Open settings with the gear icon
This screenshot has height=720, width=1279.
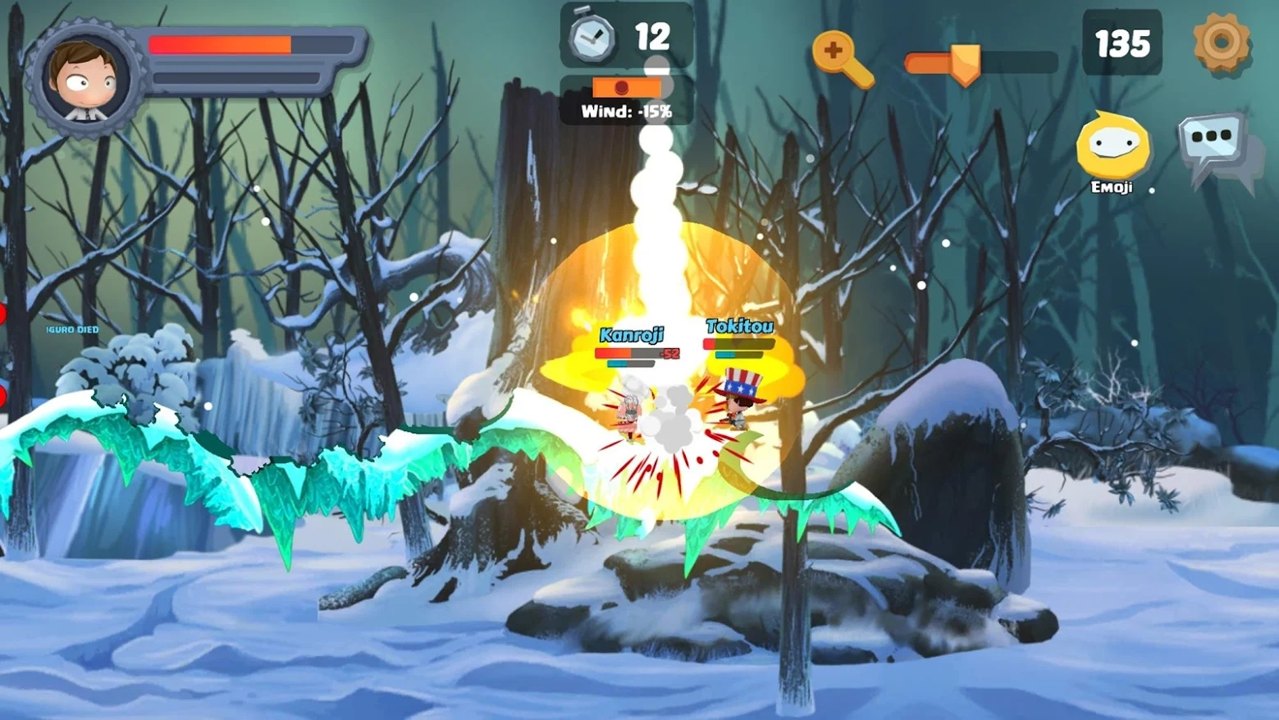pos(1221,42)
